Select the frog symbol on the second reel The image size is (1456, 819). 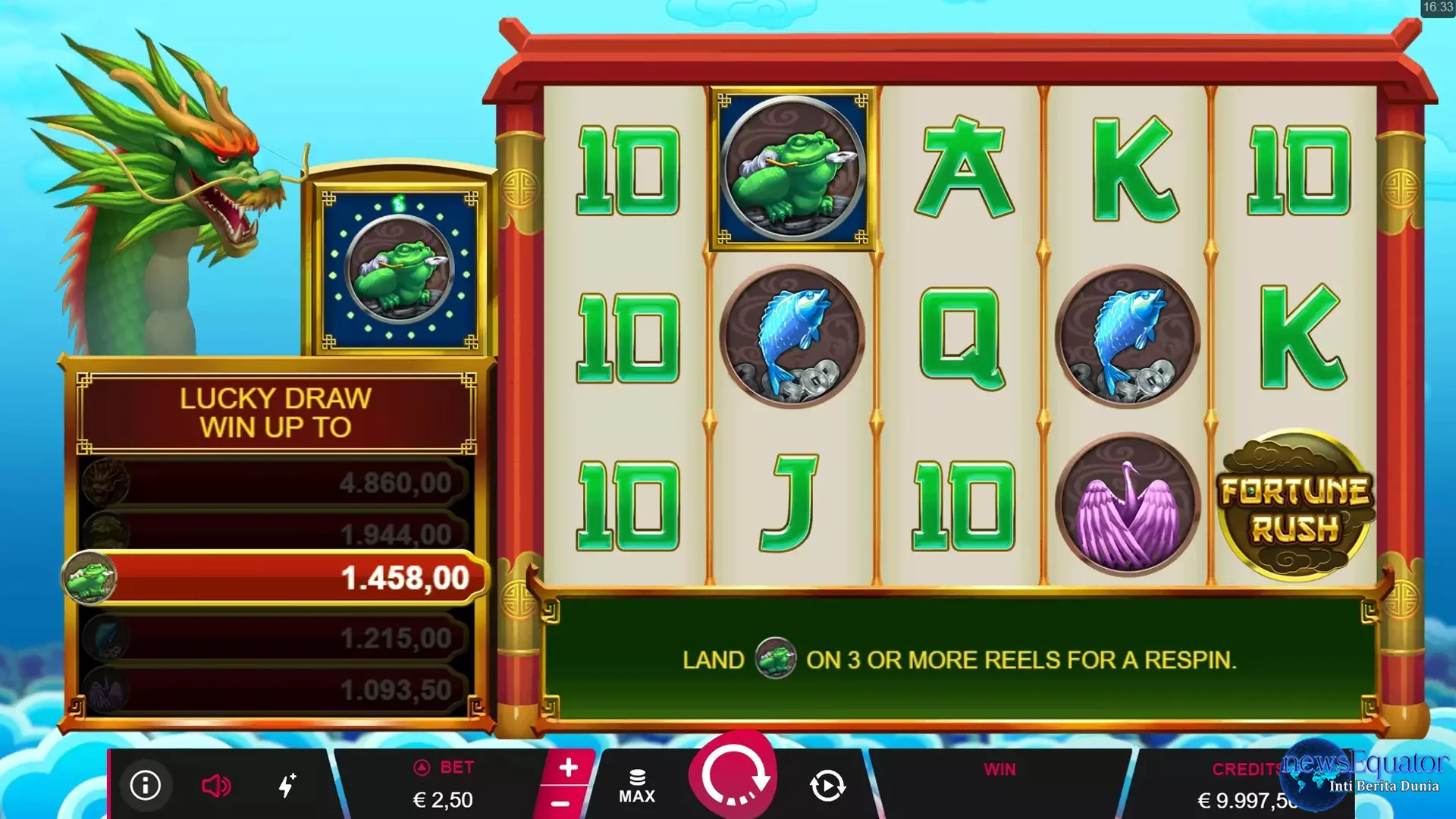pyautogui.click(x=793, y=168)
